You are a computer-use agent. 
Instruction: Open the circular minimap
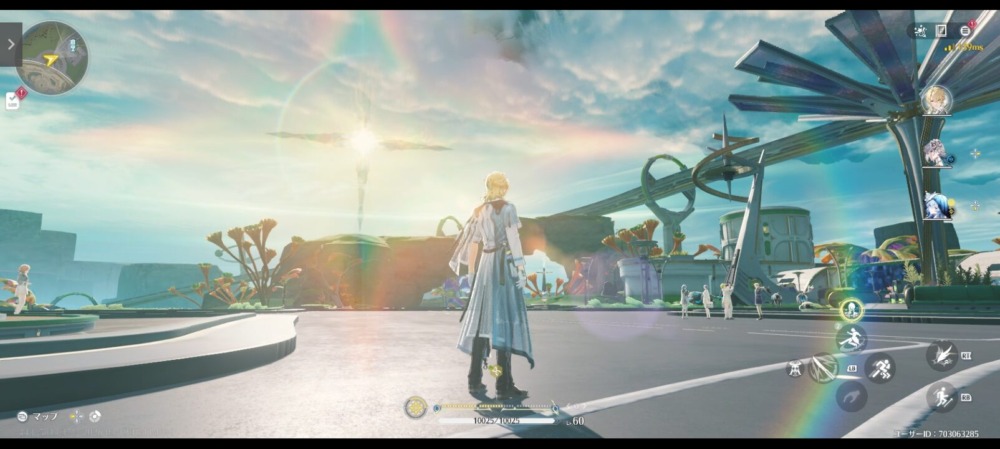[x=52, y=58]
